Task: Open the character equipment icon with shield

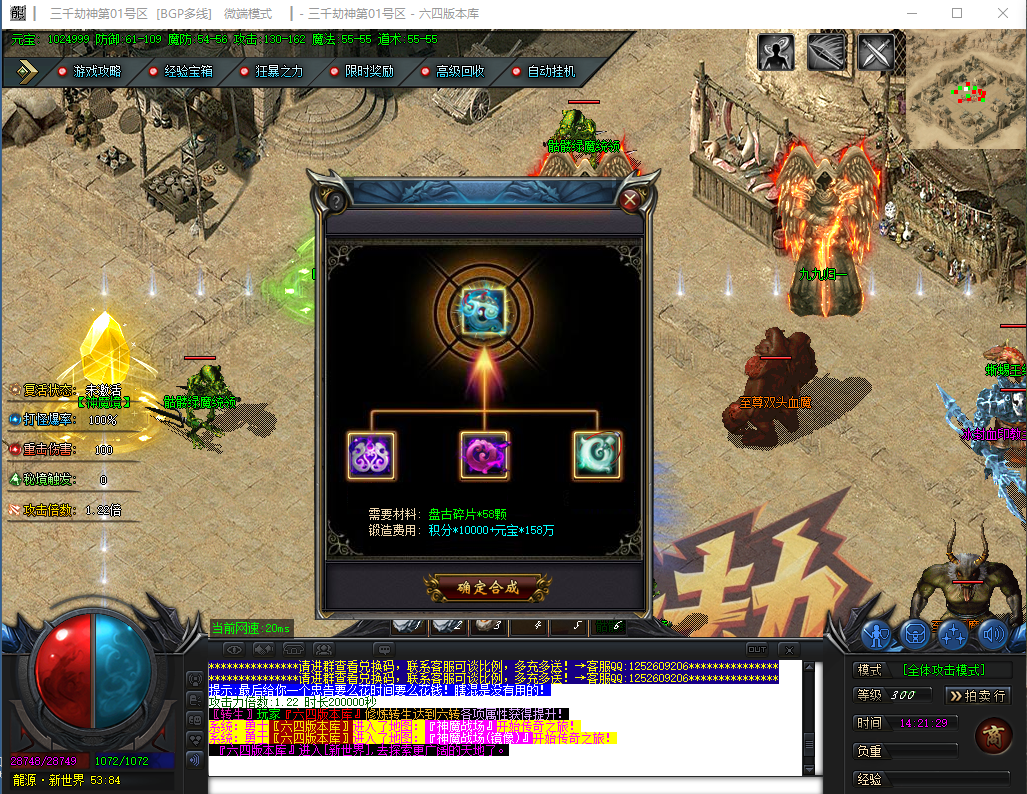Action: tap(877, 634)
